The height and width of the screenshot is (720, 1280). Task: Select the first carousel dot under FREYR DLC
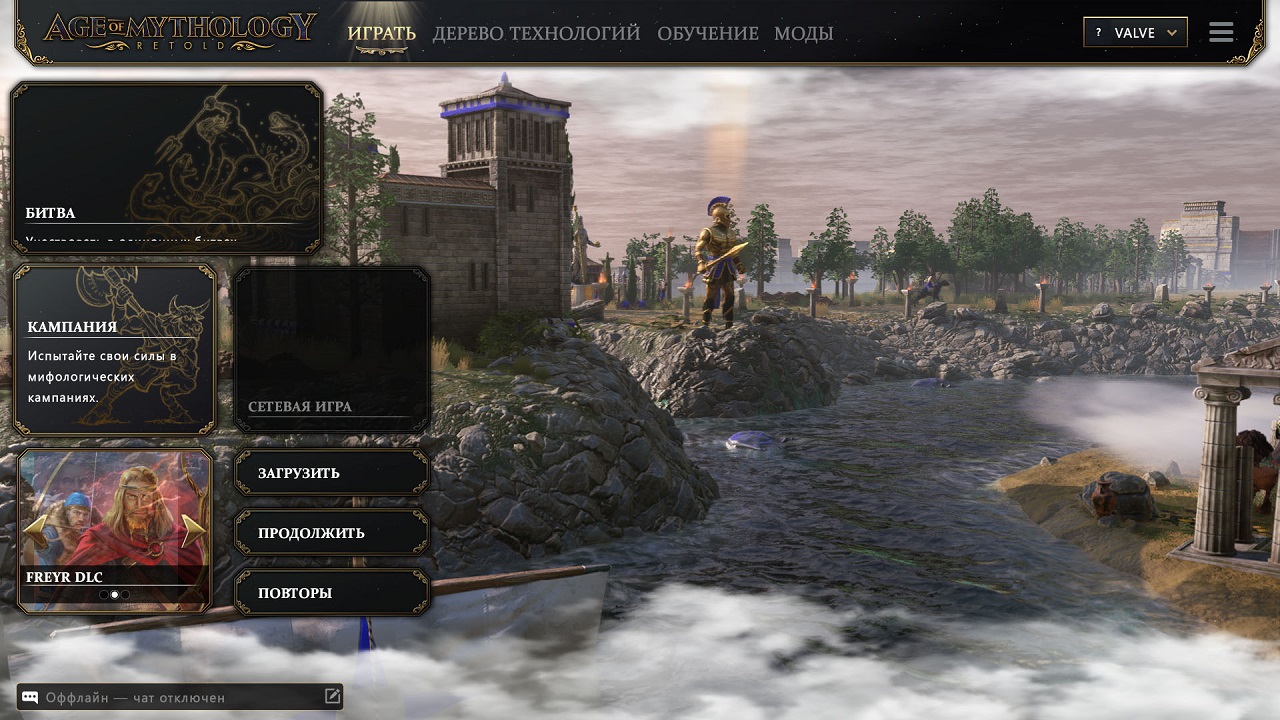tap(103, 595)
